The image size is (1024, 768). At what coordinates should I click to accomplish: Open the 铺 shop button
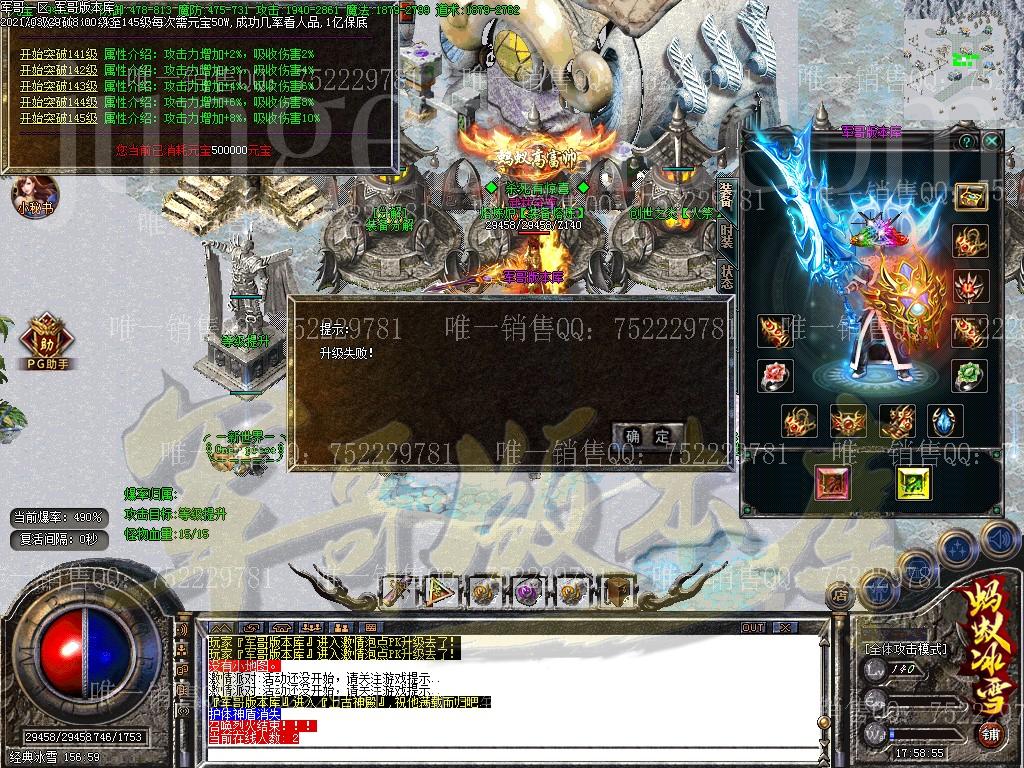coord(989,733)
